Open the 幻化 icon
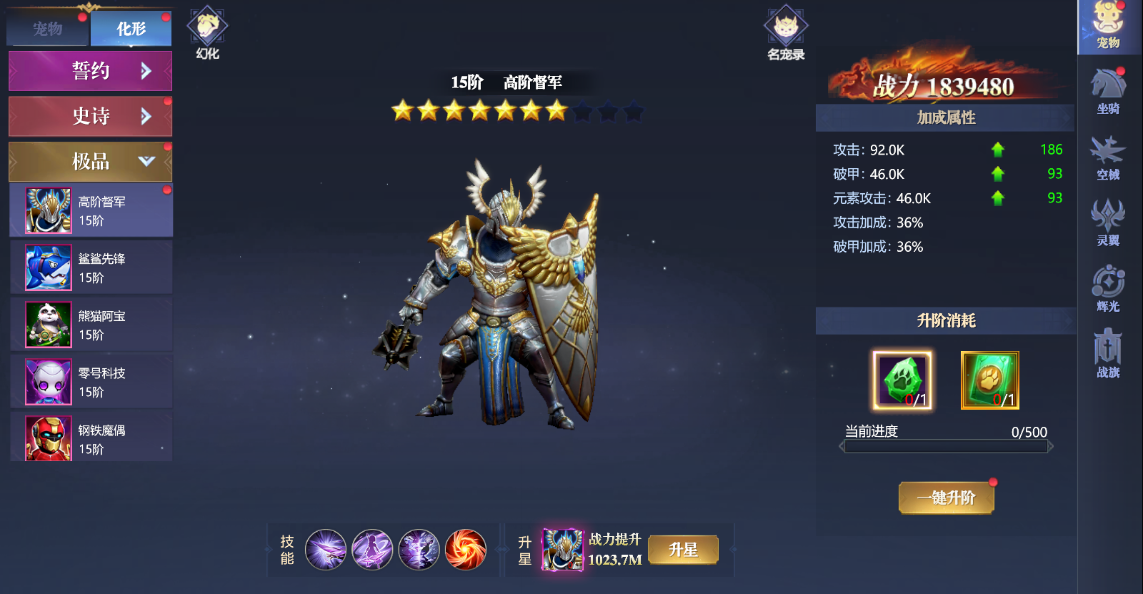This screenshot has width=1143, height=594. pos(207,32)
